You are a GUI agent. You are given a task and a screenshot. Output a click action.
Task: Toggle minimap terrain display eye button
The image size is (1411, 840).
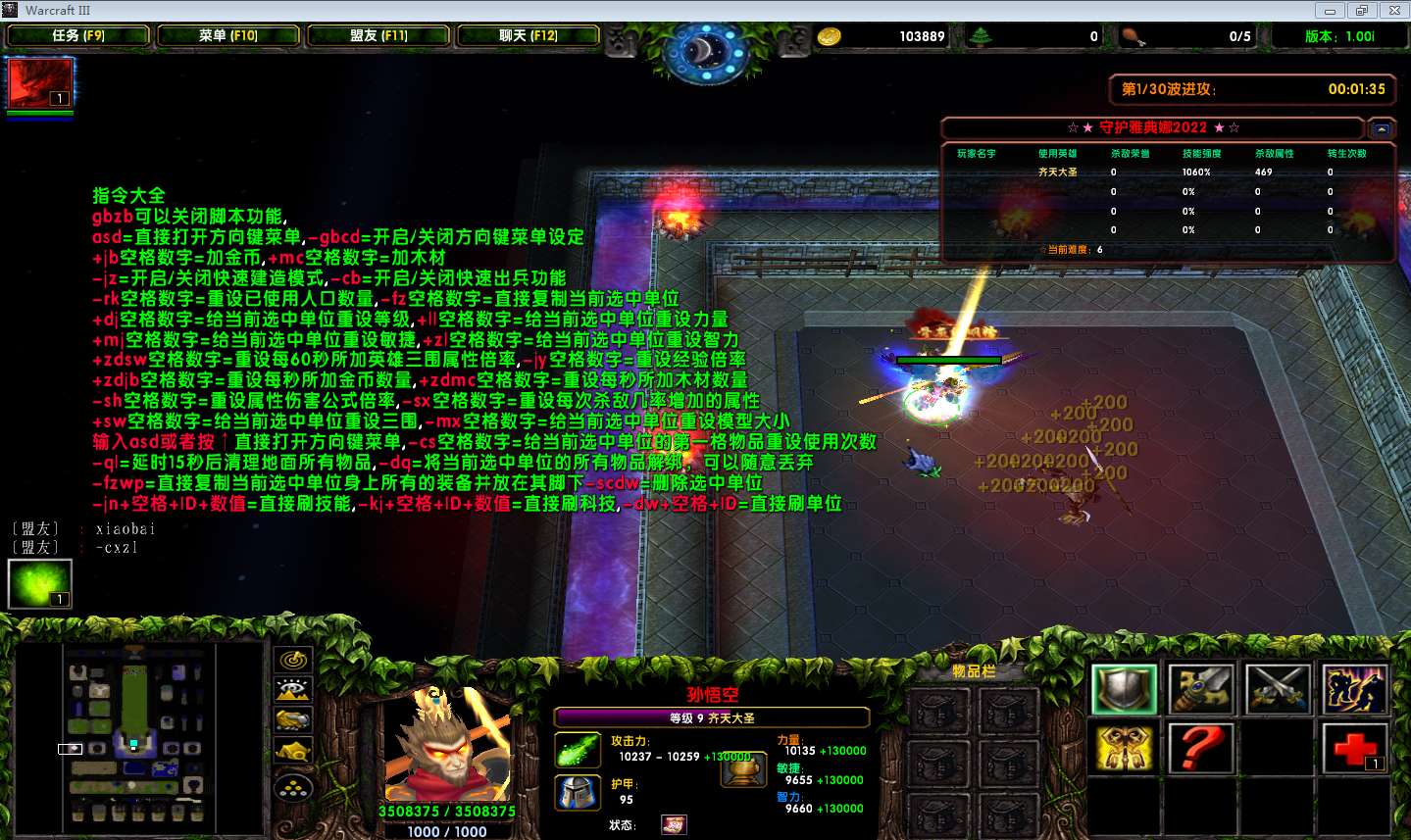[292, 691]
